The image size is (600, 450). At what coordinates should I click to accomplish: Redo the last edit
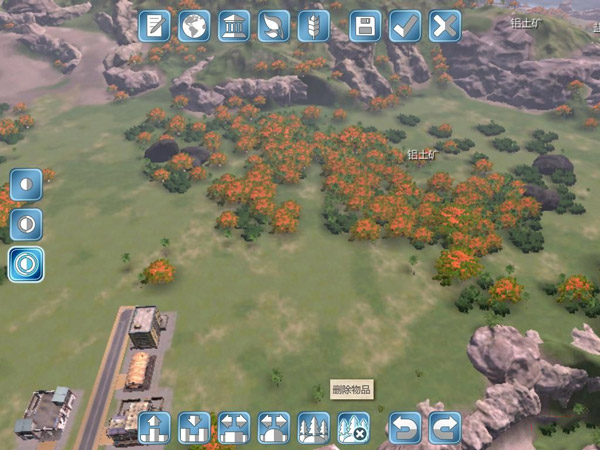[x=445, y=428]
